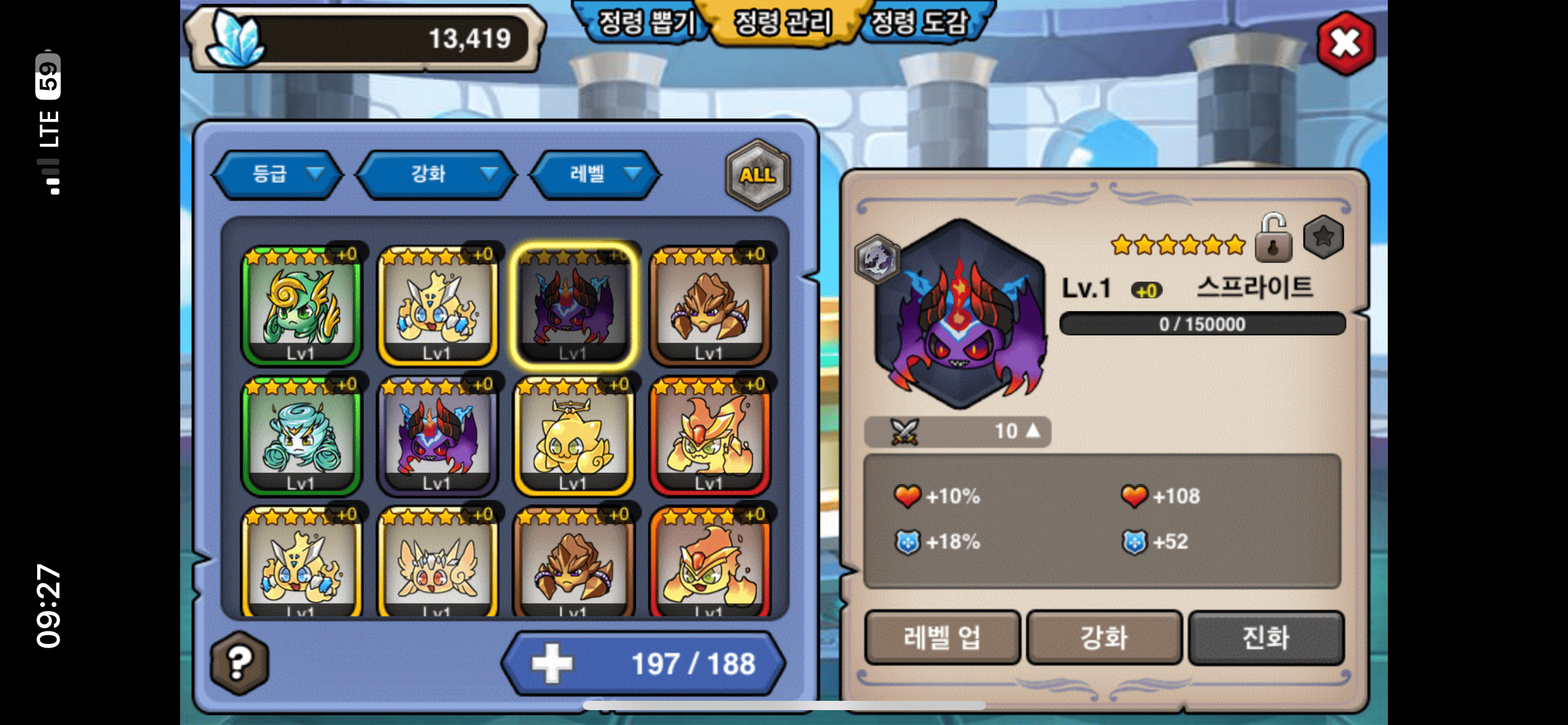Screen dimensions: 1568x725
Task: Switch to the 정령 도감 tab
Action: (x=919, y=24)
